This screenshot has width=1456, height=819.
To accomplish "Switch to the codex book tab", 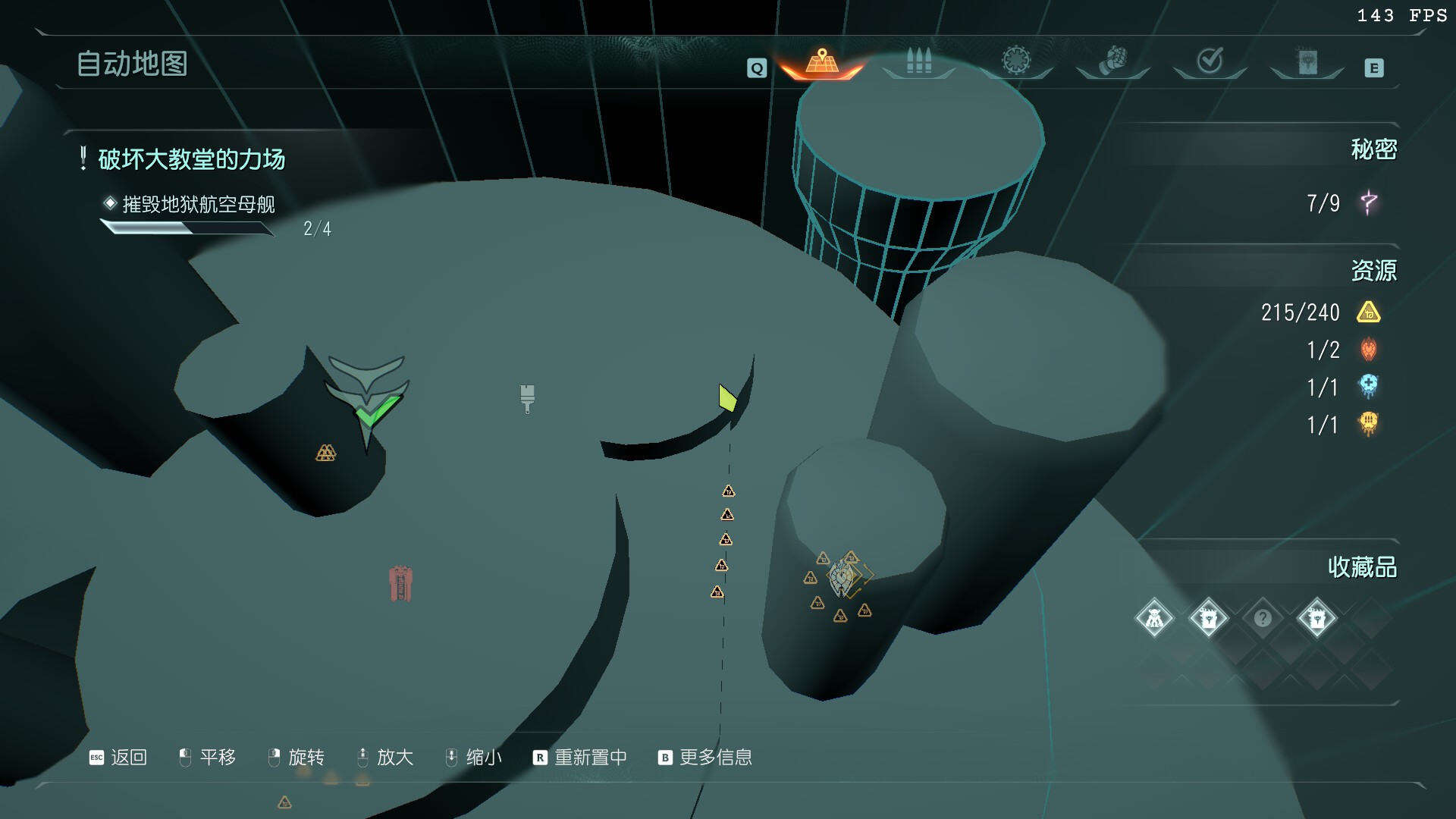I will [x=1307, y=61].
